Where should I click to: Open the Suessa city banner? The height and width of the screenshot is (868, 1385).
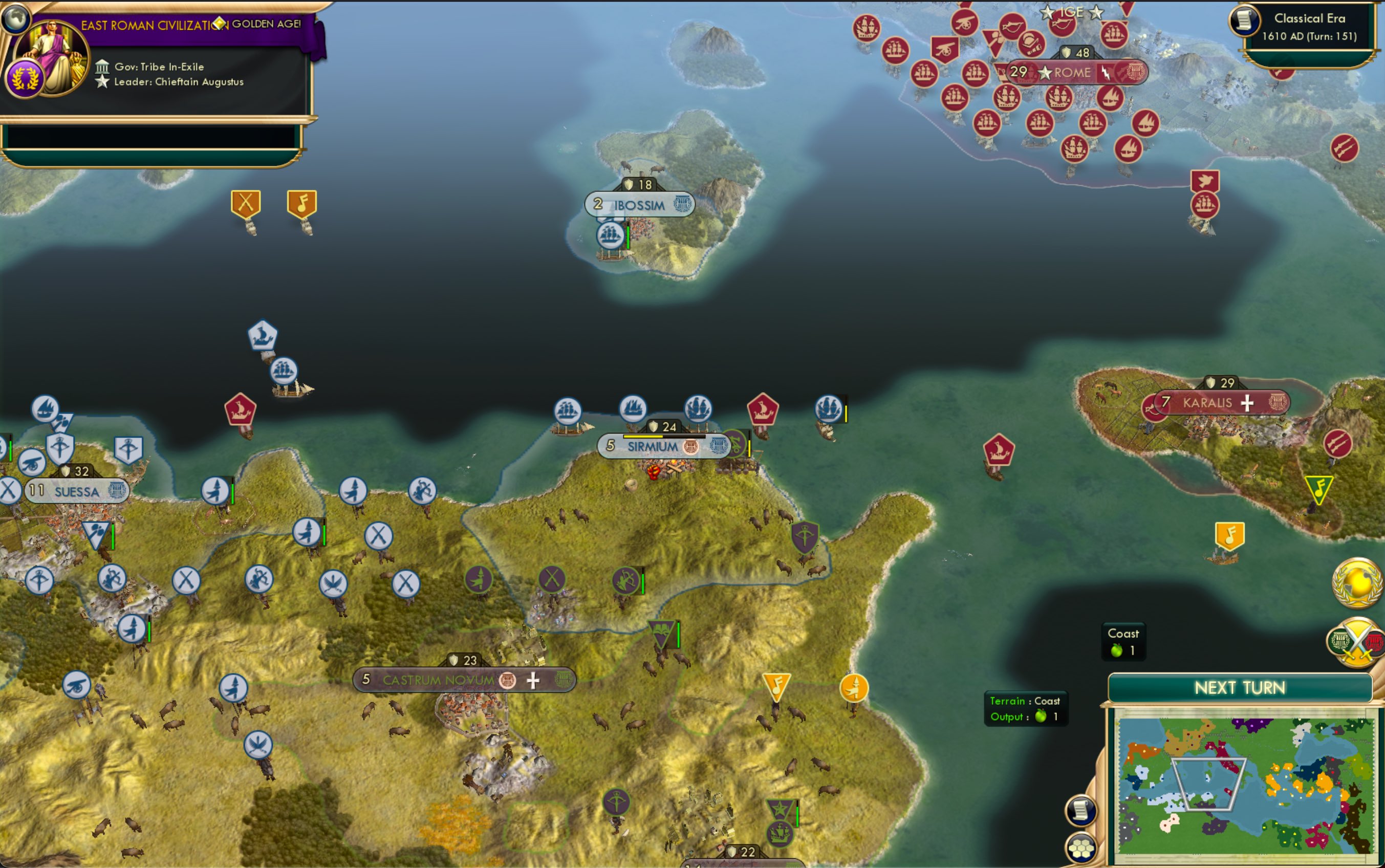click(x=77, y=491)
